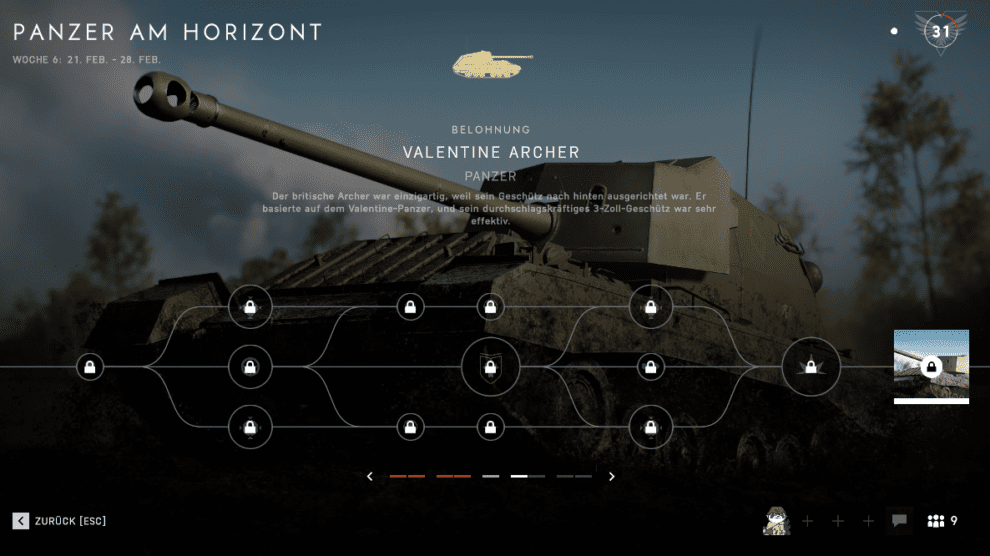Open the chat speech bubble icon
This screenshot has width=990, height=556.
click(899, 521)
